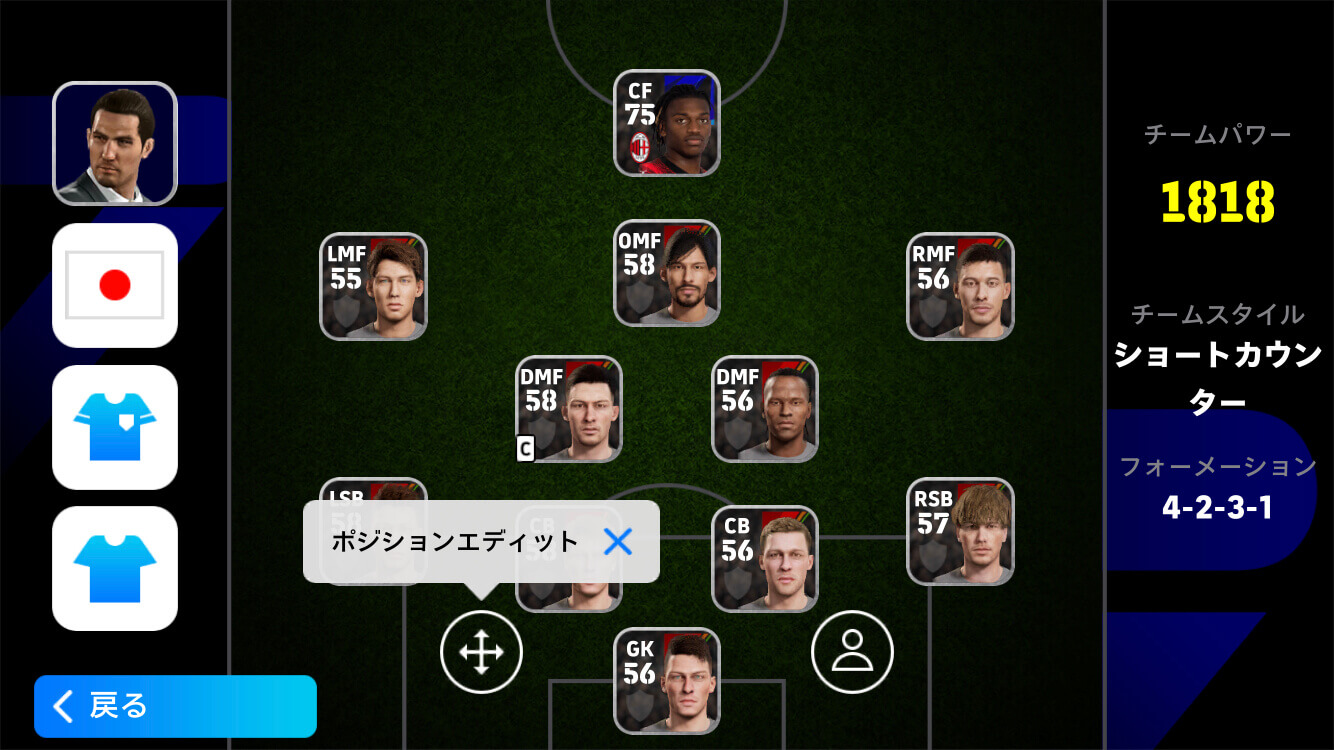Open the first blue uniform kit icon

click(114, 427)
